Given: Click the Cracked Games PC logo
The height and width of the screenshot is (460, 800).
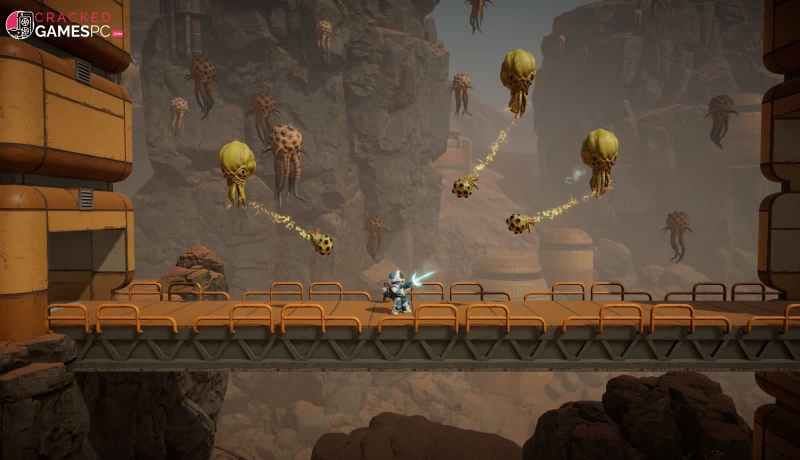Looking at the screenshot, I should click(64, 25).
